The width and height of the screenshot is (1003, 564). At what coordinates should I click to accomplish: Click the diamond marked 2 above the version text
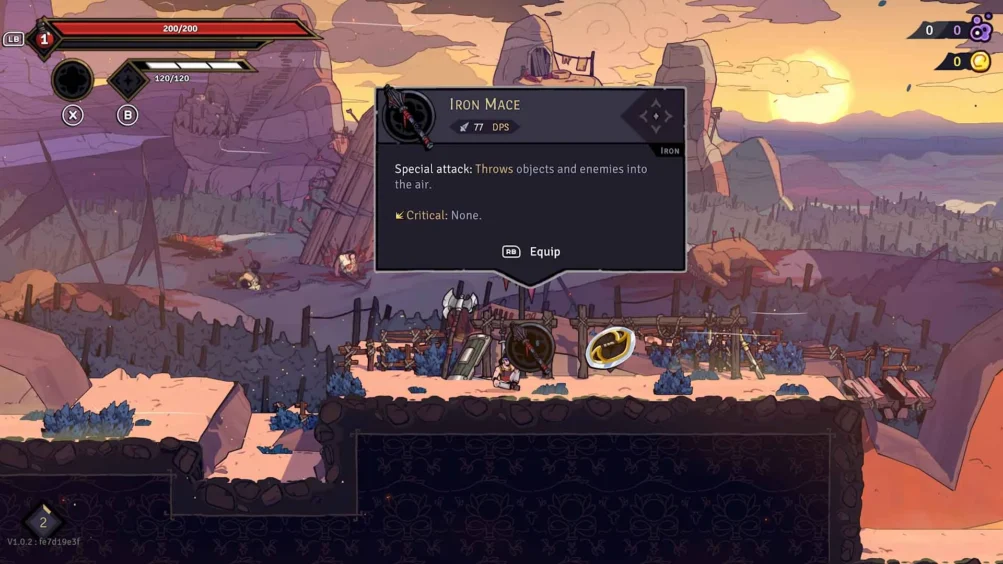coord(43,522)
